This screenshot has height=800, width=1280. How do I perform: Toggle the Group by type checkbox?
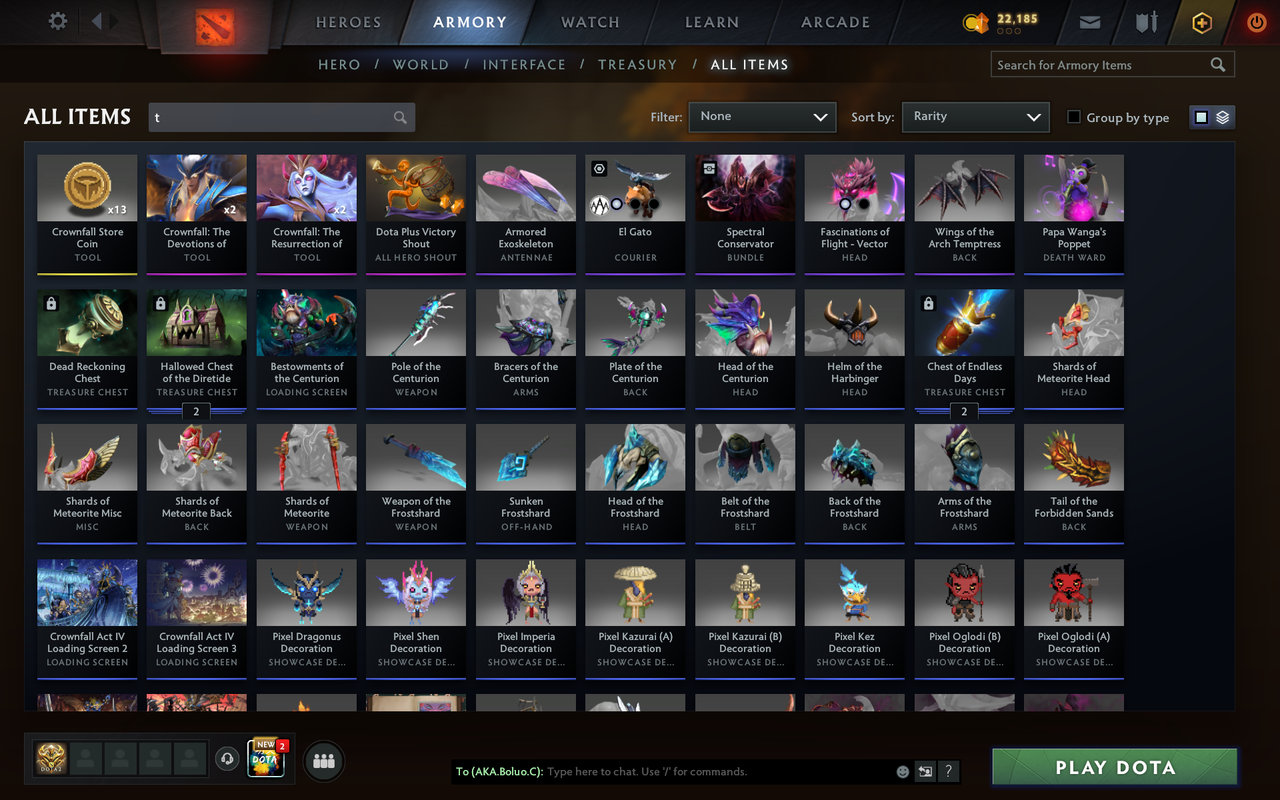[x=1072, y=117]
